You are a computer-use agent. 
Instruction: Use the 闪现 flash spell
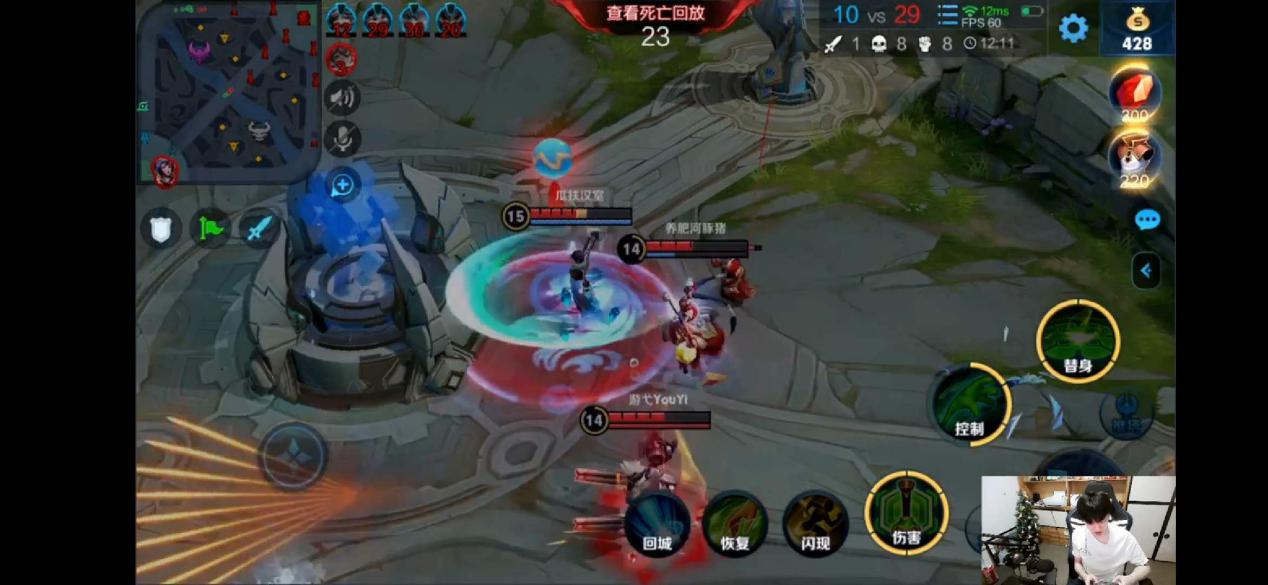click(816, 522)
